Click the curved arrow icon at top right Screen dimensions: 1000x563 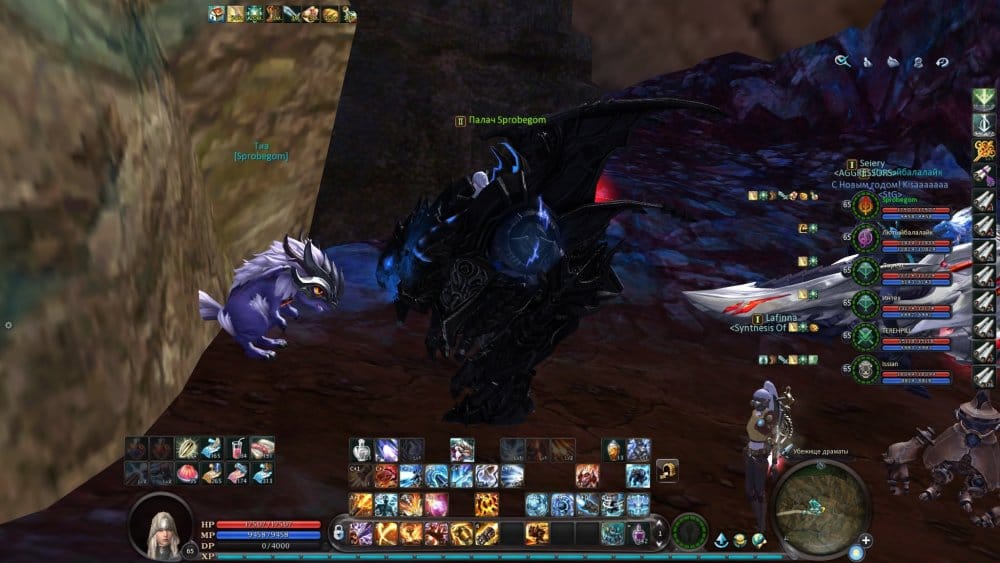point(941,61)
